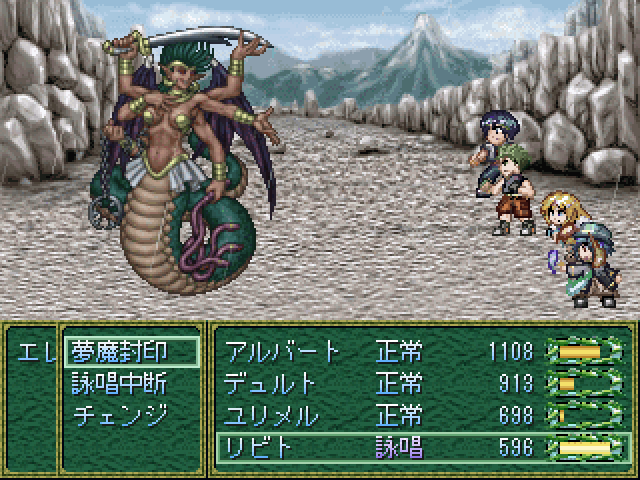Pick the チェンジ command

click(118, 414)
